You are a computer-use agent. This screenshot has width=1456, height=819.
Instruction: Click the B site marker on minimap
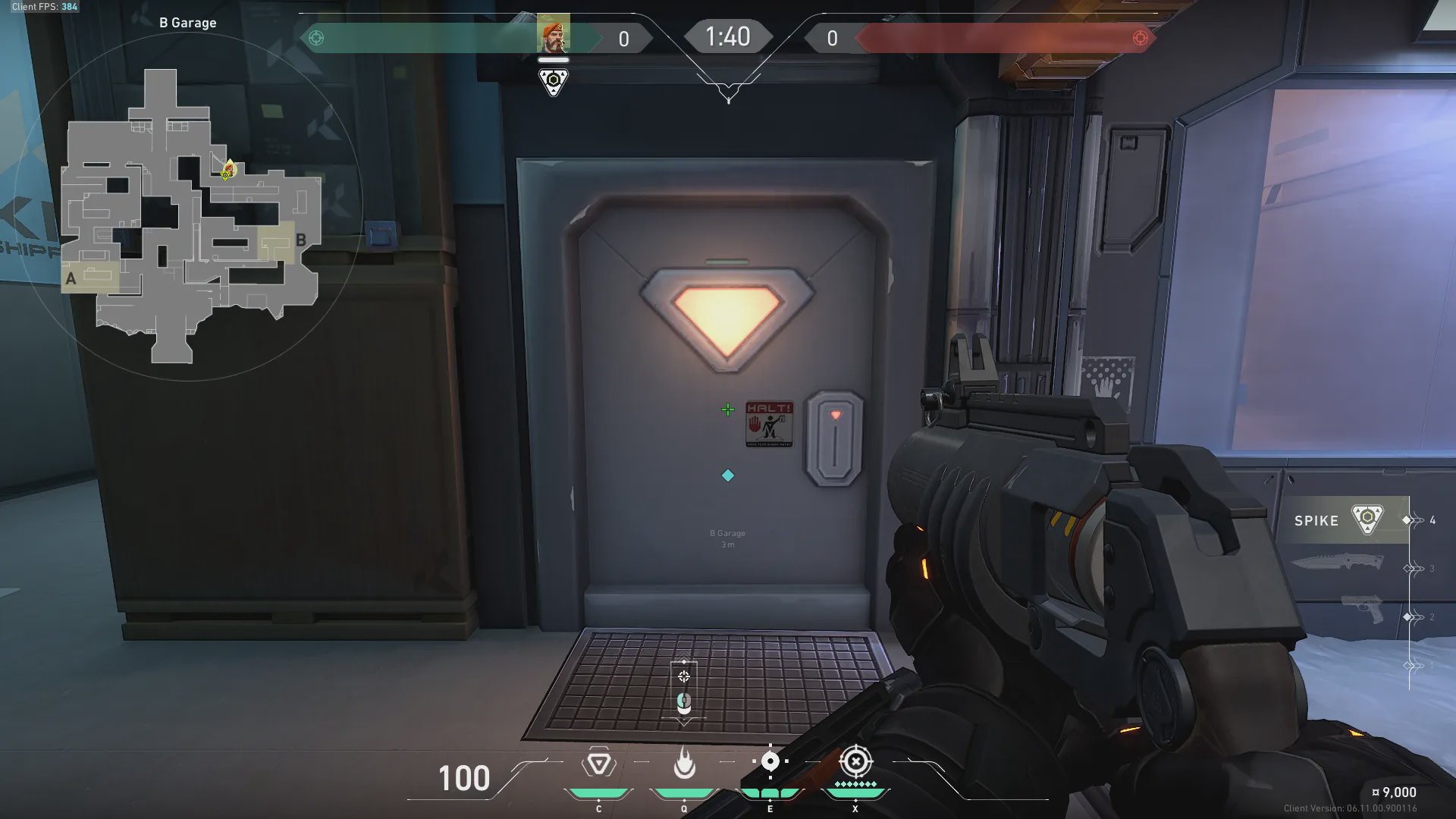point(300,240)
